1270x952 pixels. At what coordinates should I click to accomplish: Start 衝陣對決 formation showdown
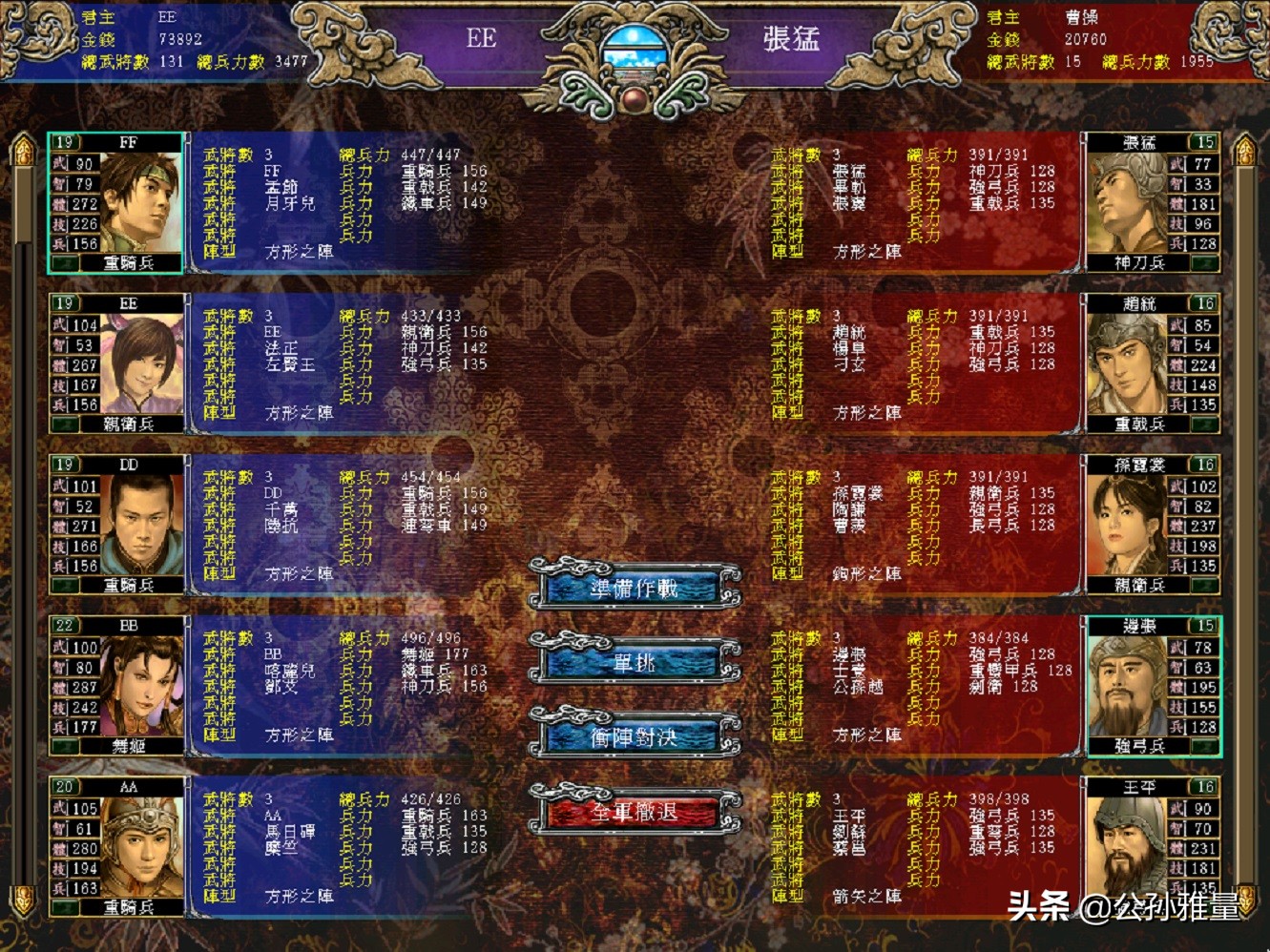click(x=635, y=737)
